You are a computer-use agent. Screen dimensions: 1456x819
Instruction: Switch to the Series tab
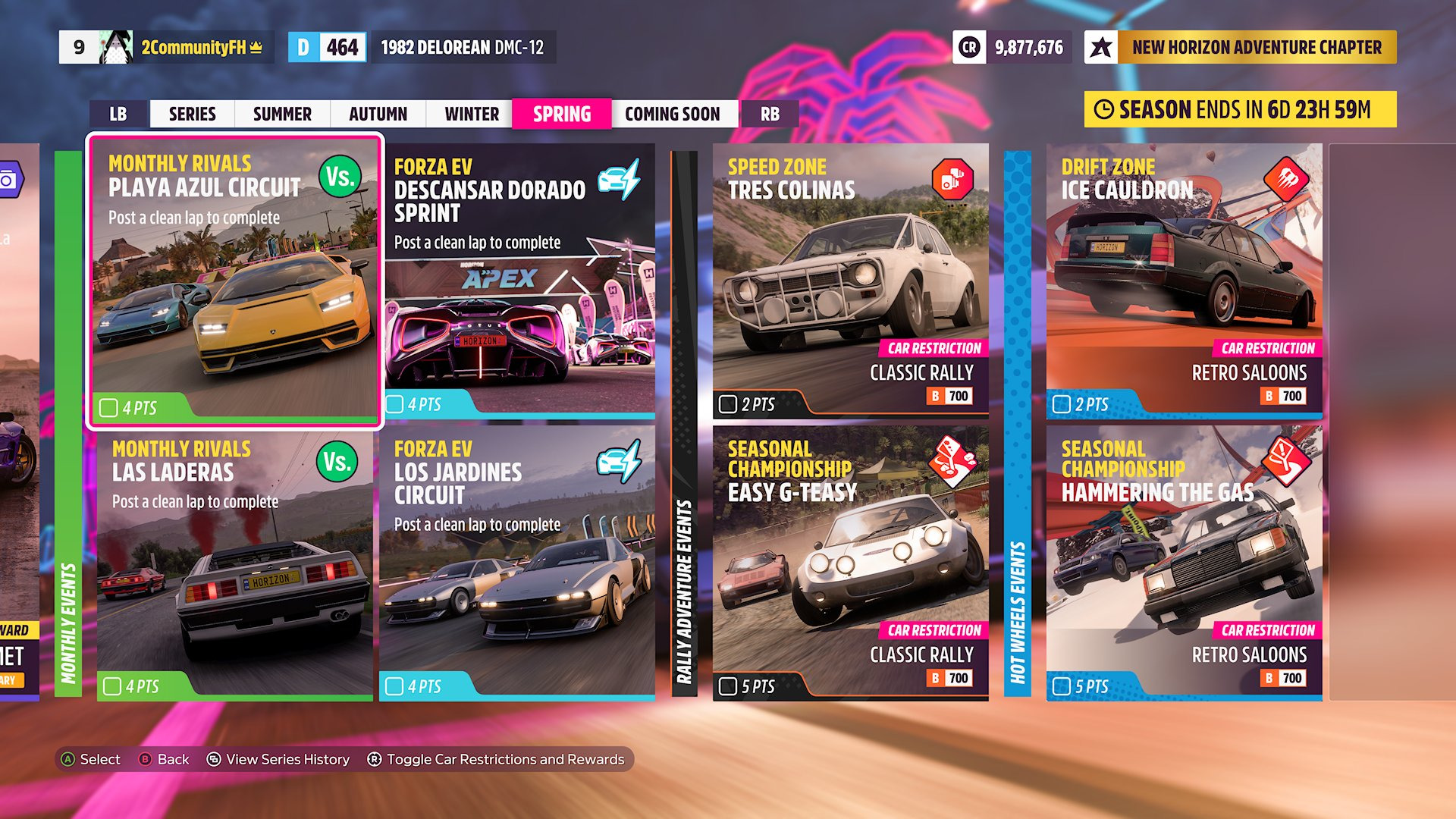pos(192,115)
